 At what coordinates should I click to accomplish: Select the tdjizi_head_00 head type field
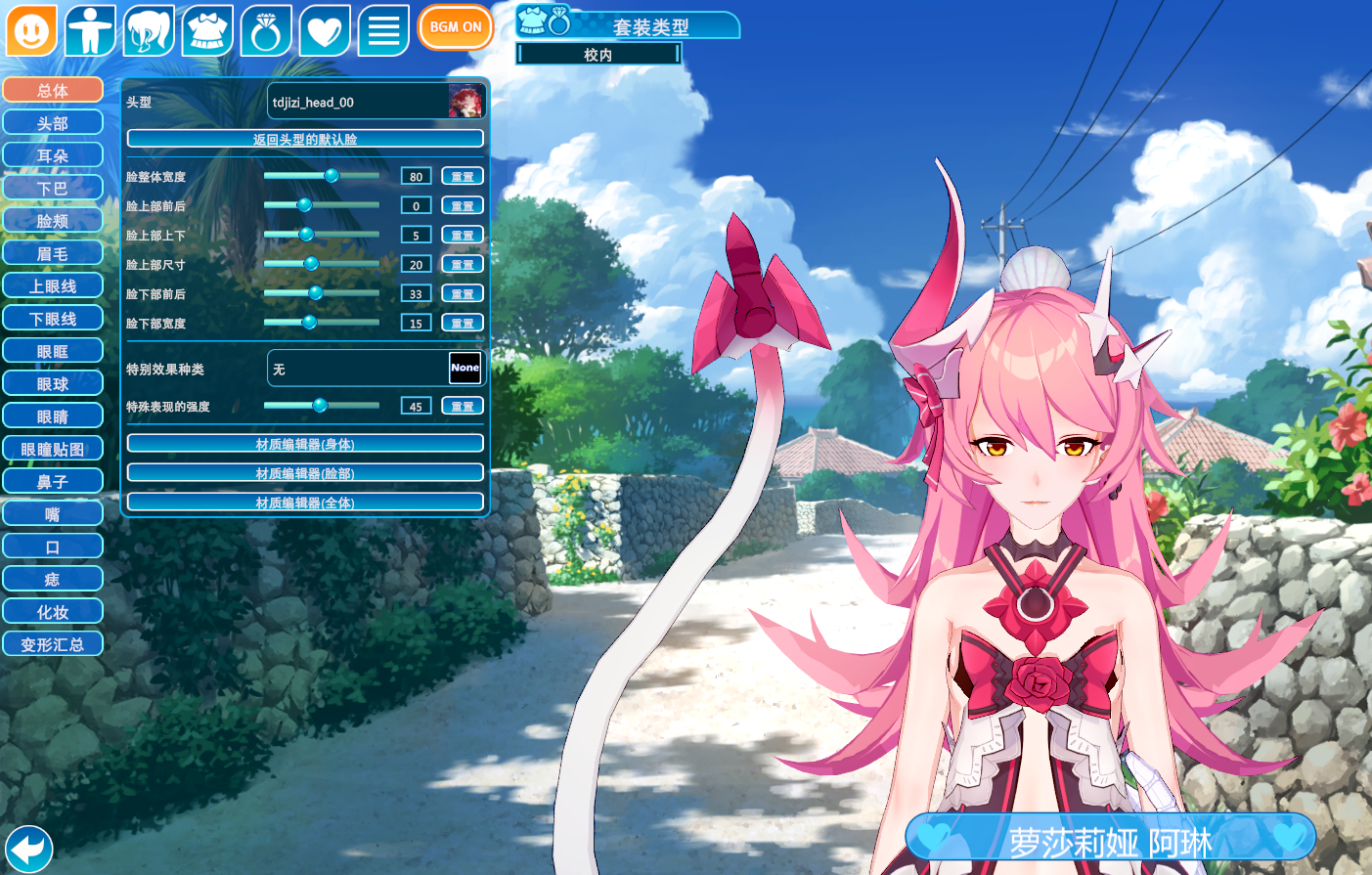pyautogui.click(x=376, y=102)
